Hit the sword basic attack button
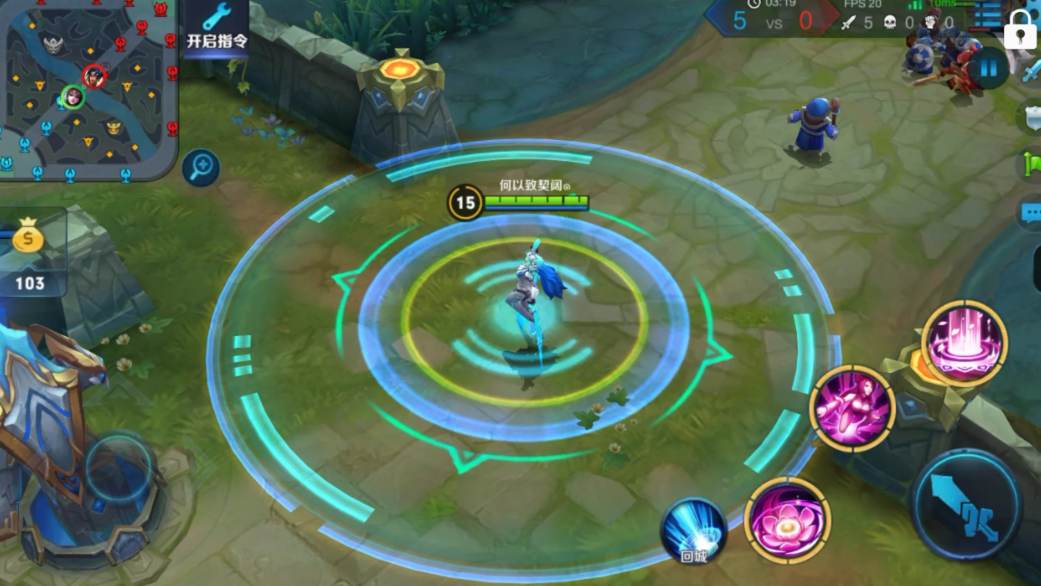Viewport: 1041px width, 586px height. (x=967, y=504)
